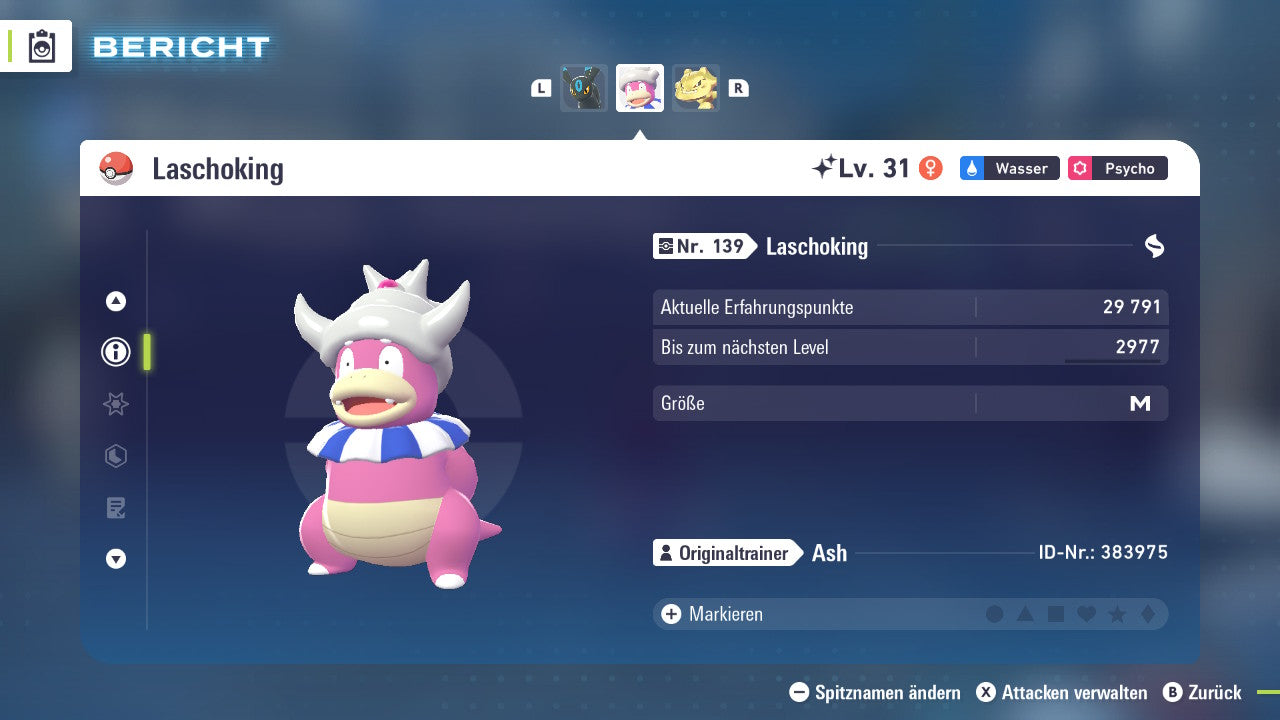This screenshot has height=720, width=1280.
Task: Select the Info tab icon in sidebar
Action: point(115,352)
